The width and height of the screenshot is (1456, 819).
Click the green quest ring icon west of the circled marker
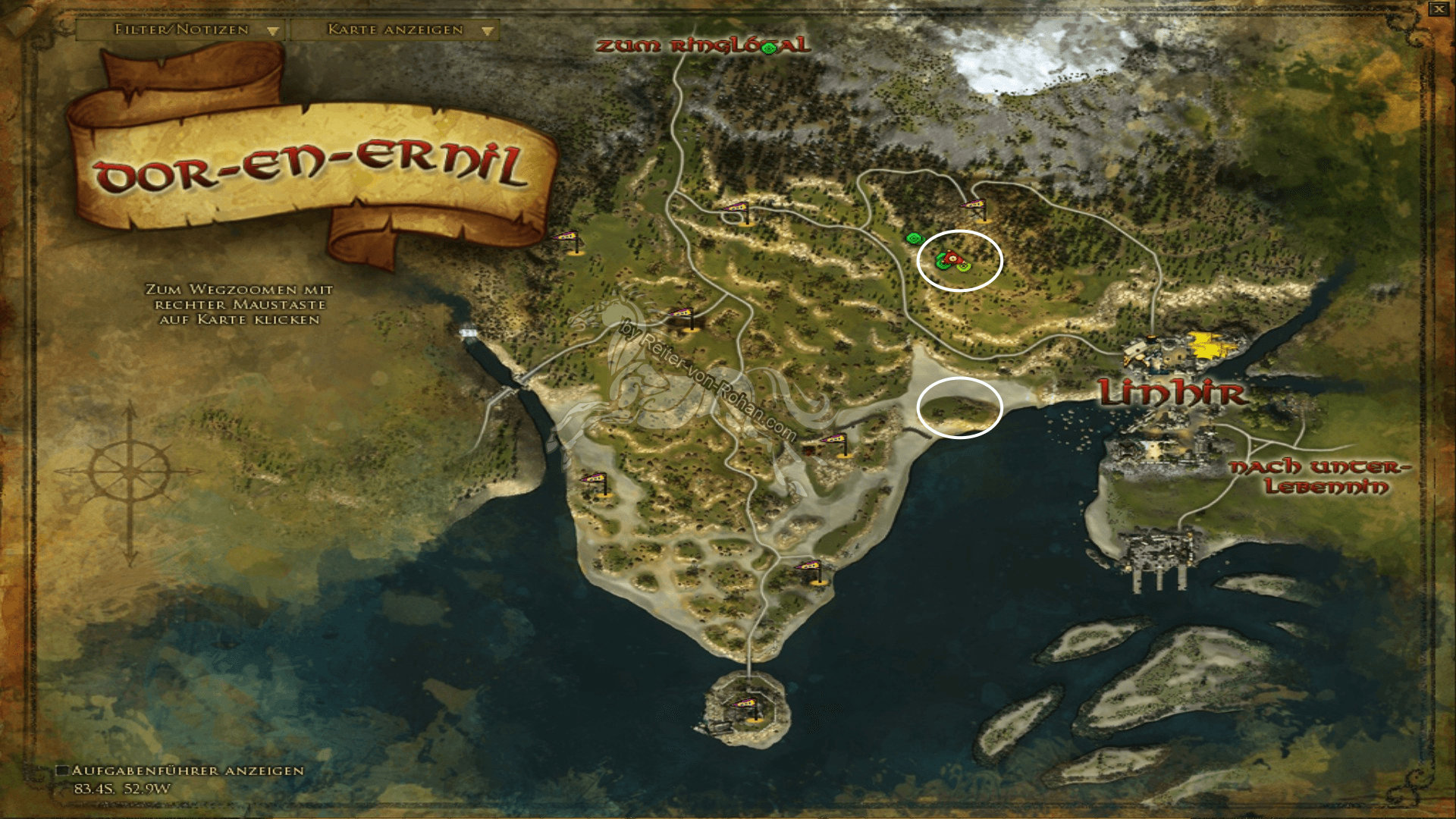click(916, 237)
